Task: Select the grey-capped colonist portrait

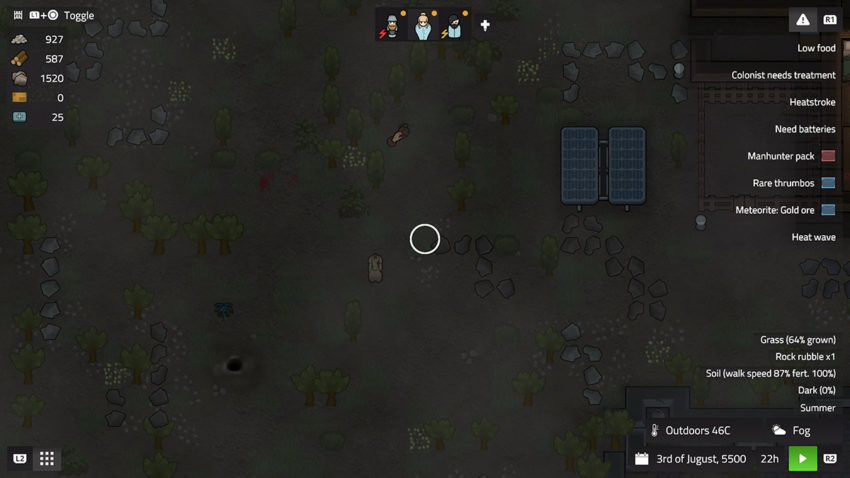Action: point(392,26)
